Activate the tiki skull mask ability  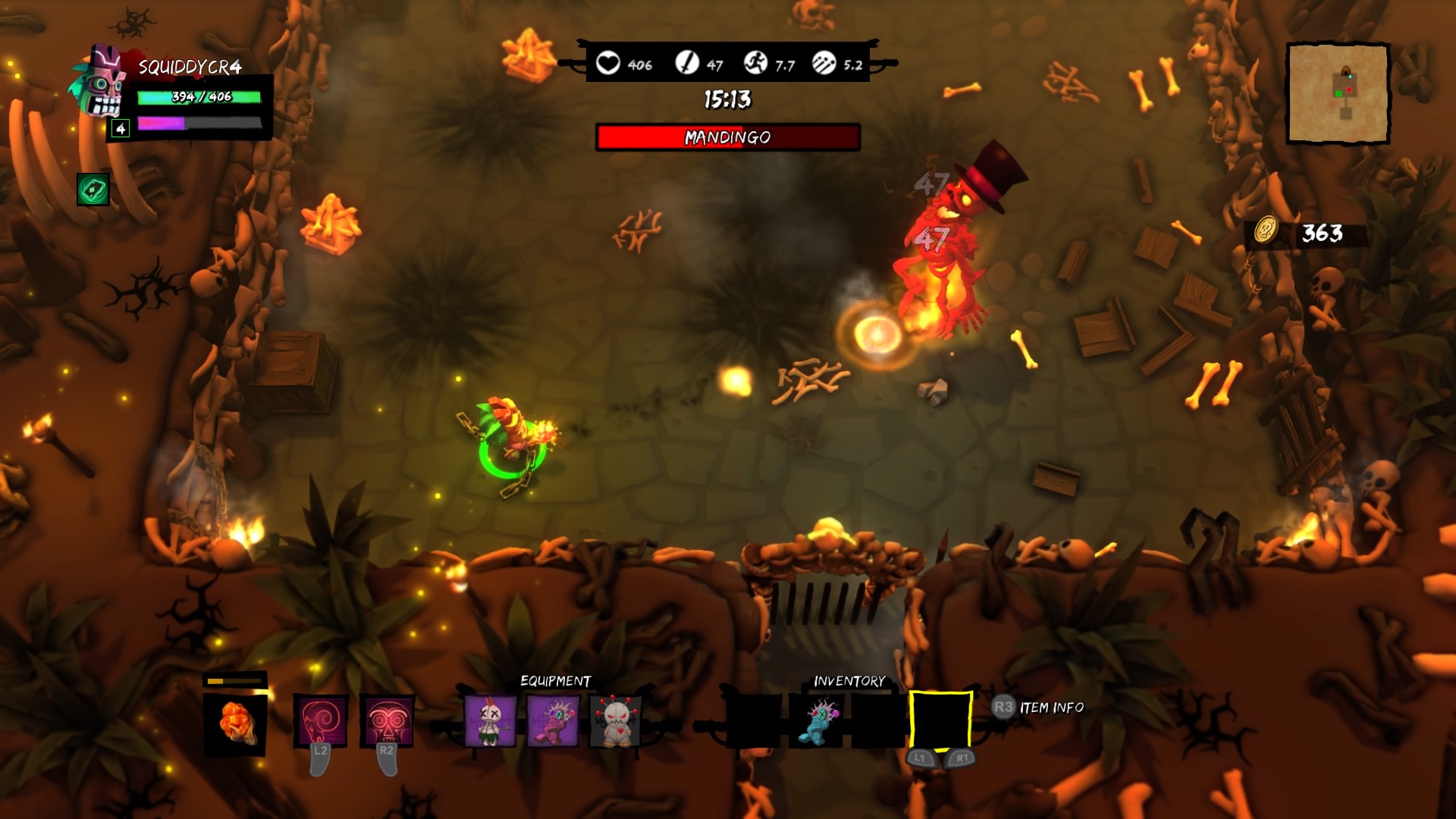click(x=387, y=720)
